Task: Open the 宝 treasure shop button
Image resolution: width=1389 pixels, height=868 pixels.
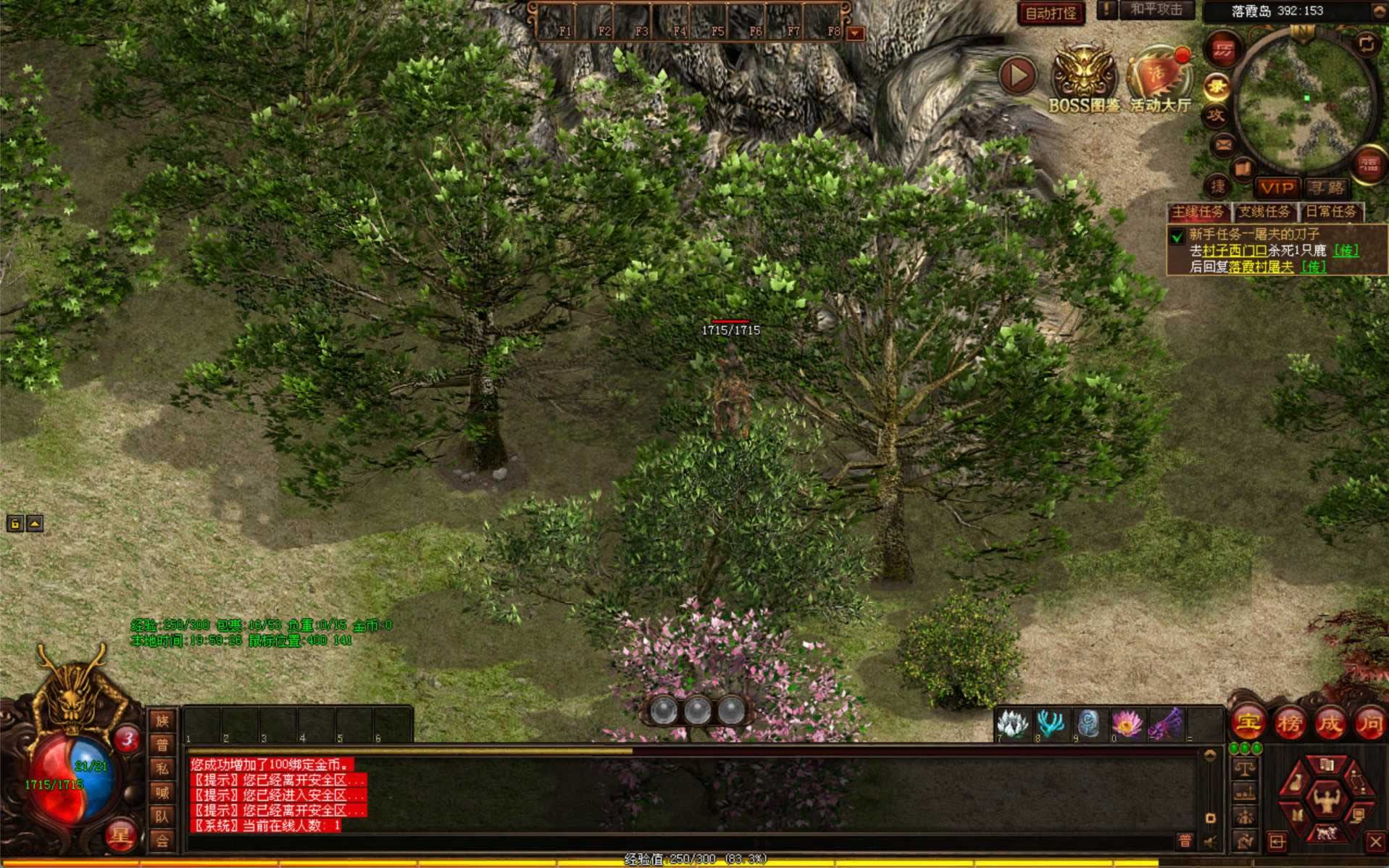Action: click(x=1248, y=722)
